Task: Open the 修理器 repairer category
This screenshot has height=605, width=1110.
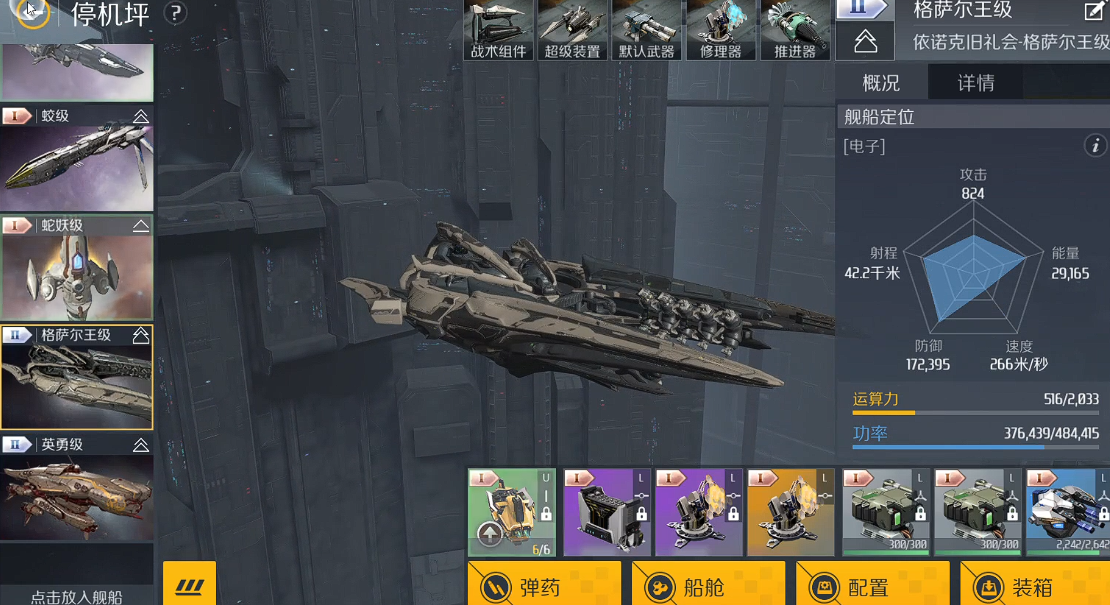Action: pyautogui.click(x=721, y=30)
